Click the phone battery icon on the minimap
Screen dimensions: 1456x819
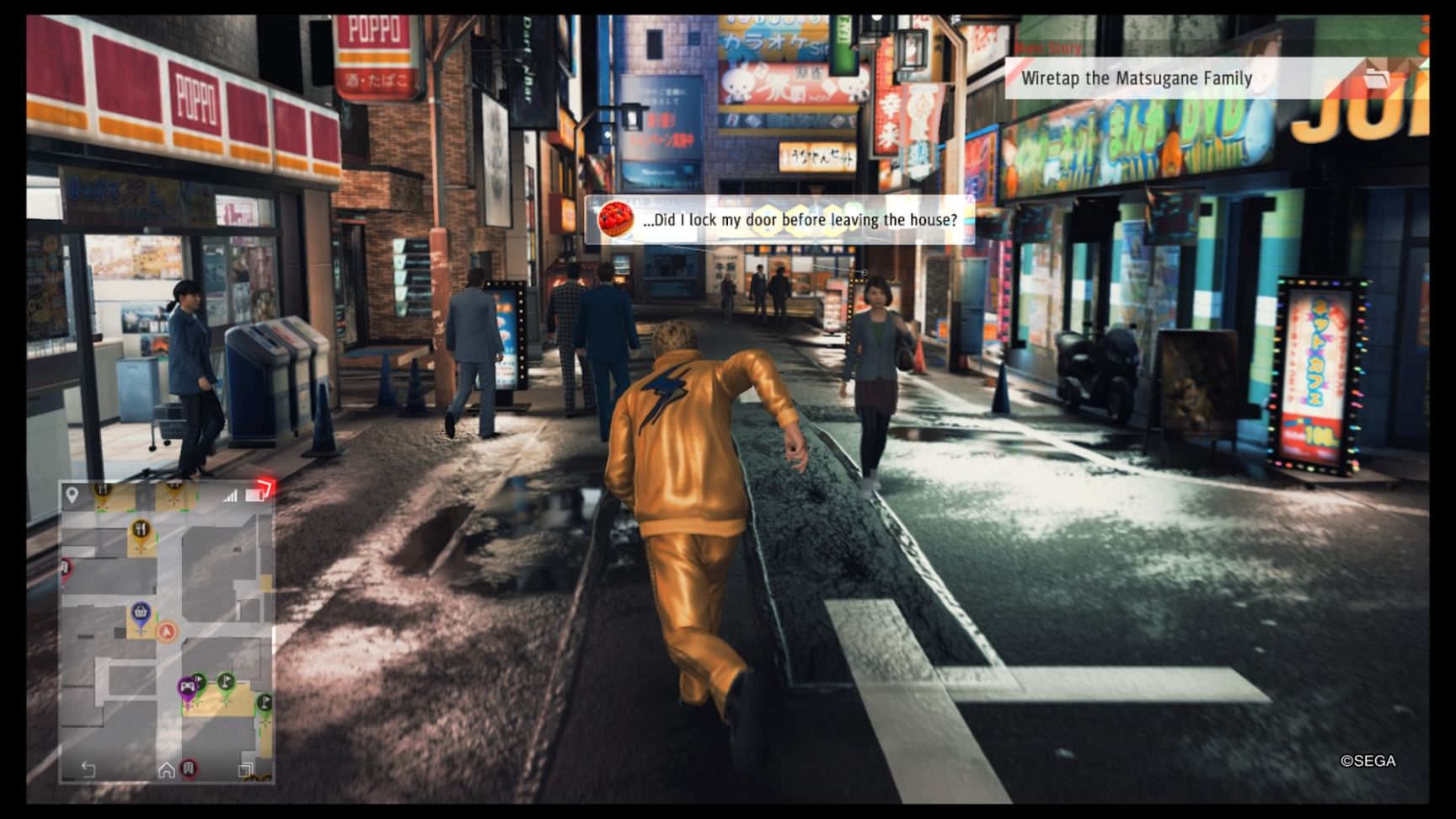pos(254,493)
